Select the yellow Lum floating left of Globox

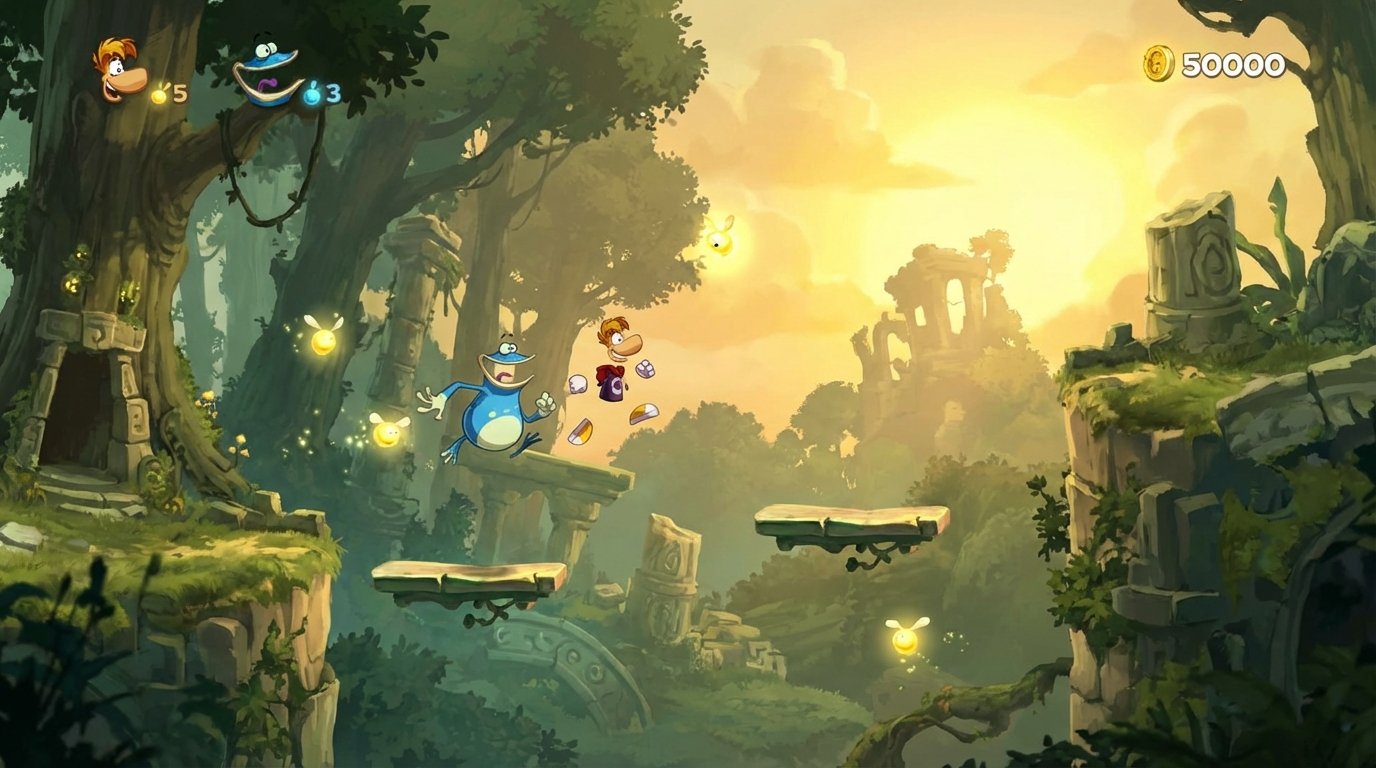coord(385,432)
